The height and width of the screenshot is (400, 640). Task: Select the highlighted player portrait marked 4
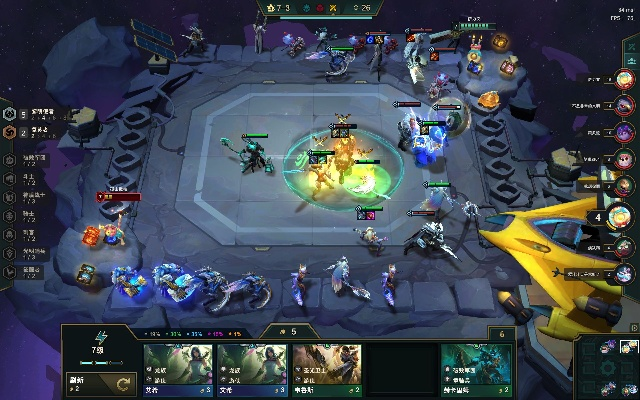(623, 217)
